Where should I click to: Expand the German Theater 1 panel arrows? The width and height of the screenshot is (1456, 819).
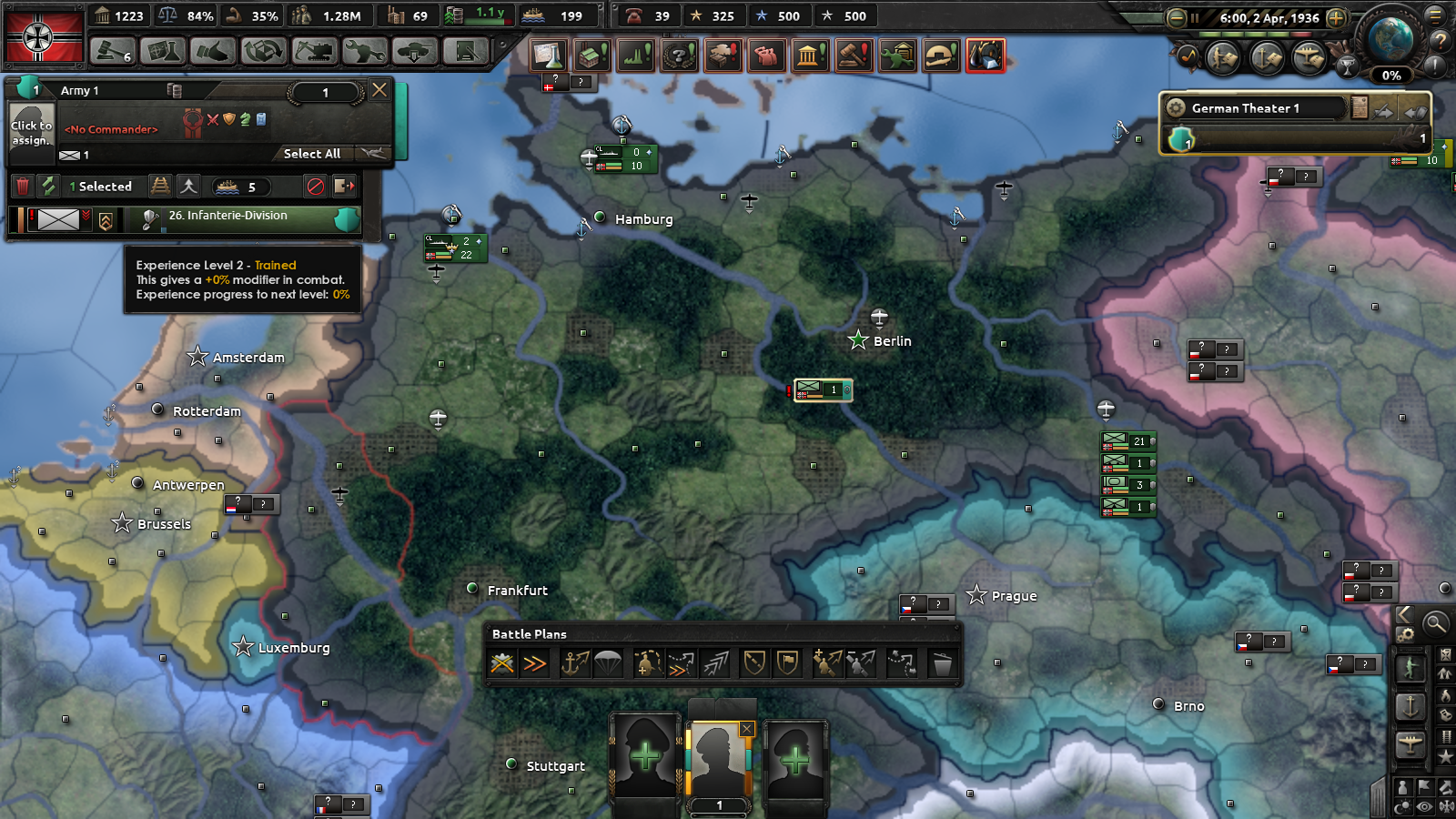click(x=1382, y=111)
